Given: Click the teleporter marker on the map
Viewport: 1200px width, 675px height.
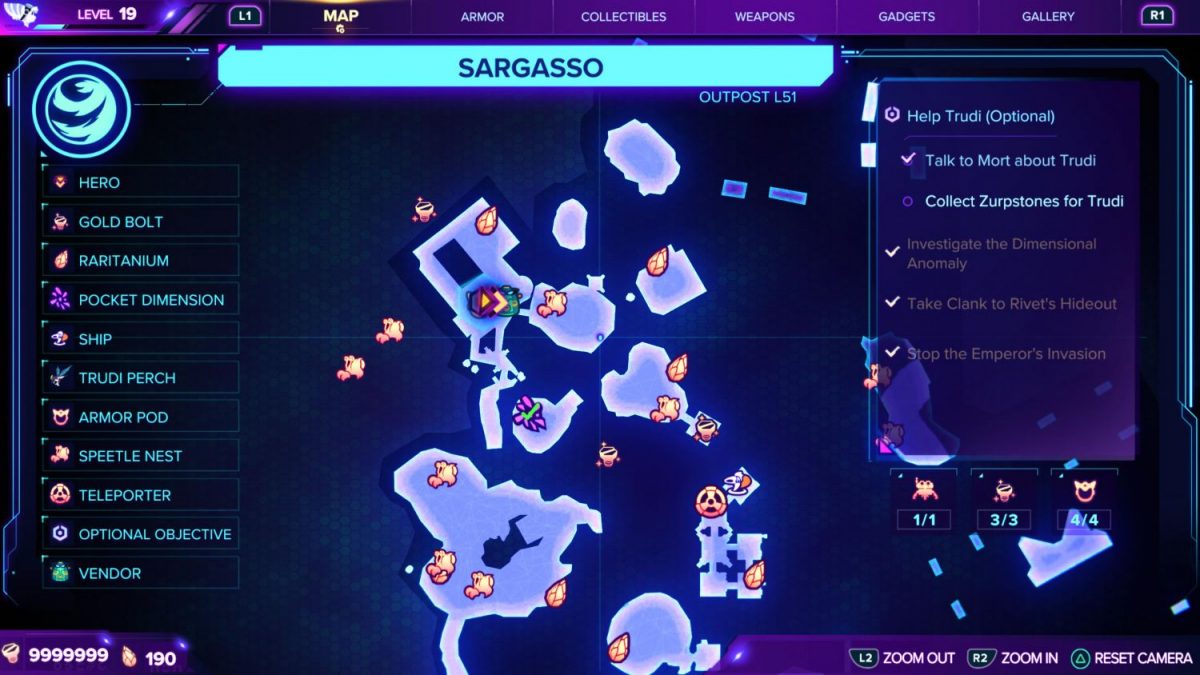Looking at the screenshot, I should (x=710, y=499).
